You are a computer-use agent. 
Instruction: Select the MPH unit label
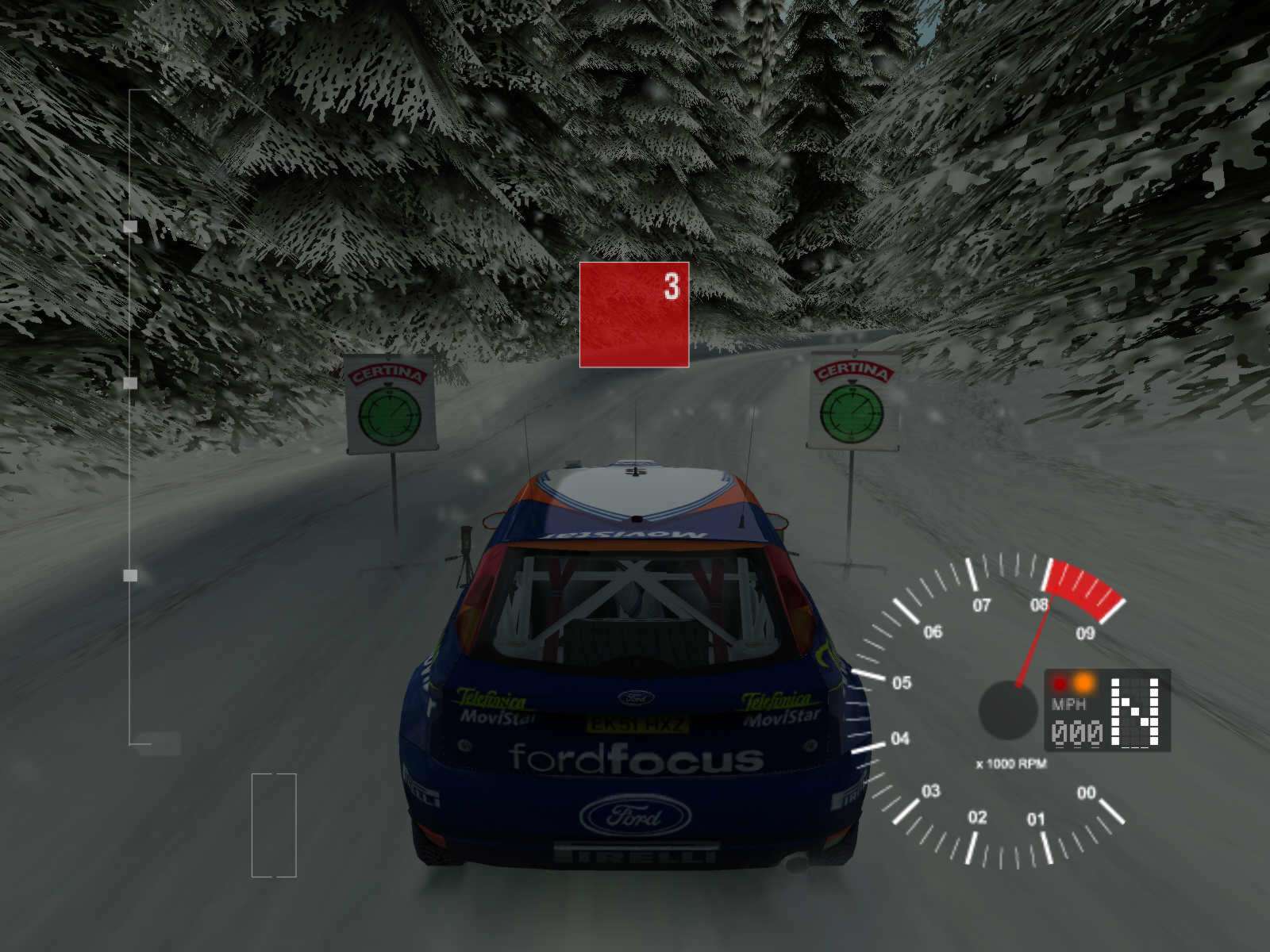1067,704
